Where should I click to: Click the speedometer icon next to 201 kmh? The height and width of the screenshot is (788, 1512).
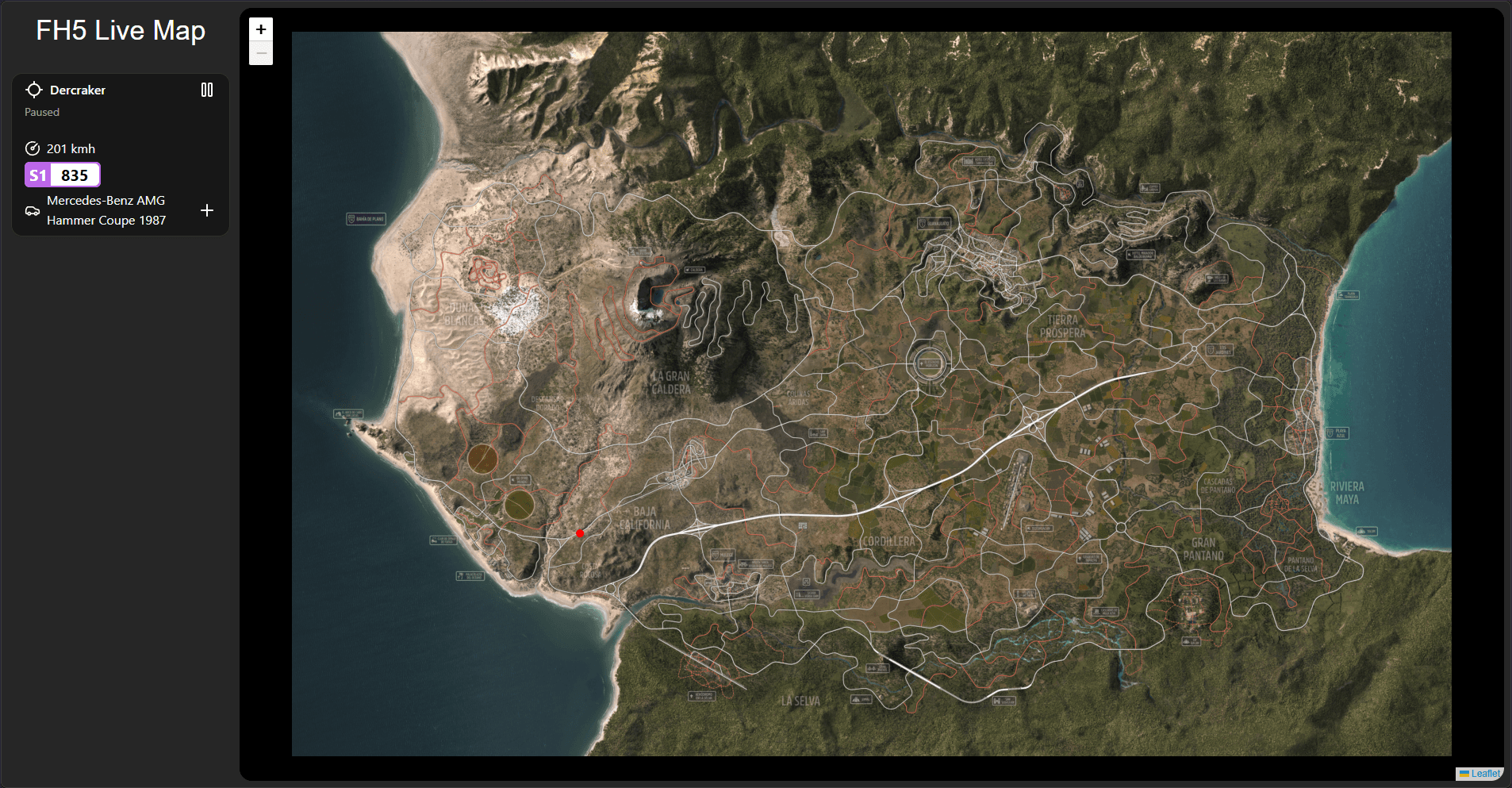[33, 148]
